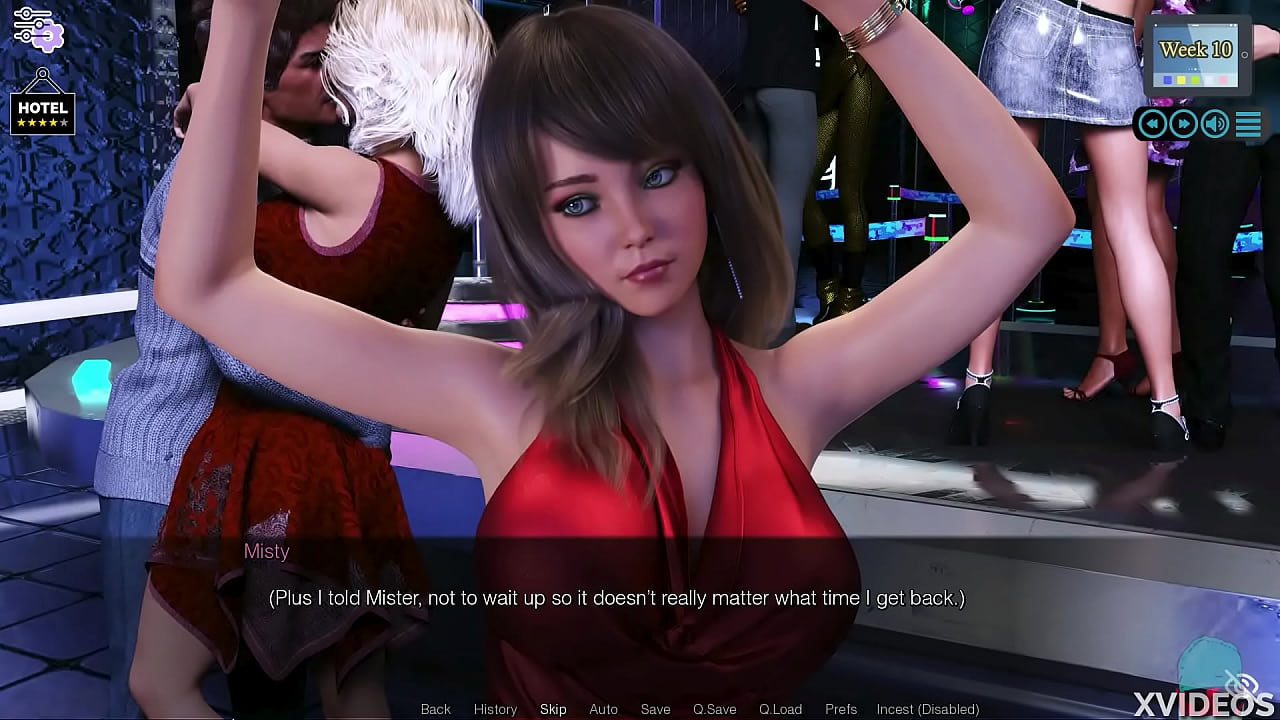Open the sliders-and-gear settings icon
This screenshot has height=720, width=1280.
point(39,27)
